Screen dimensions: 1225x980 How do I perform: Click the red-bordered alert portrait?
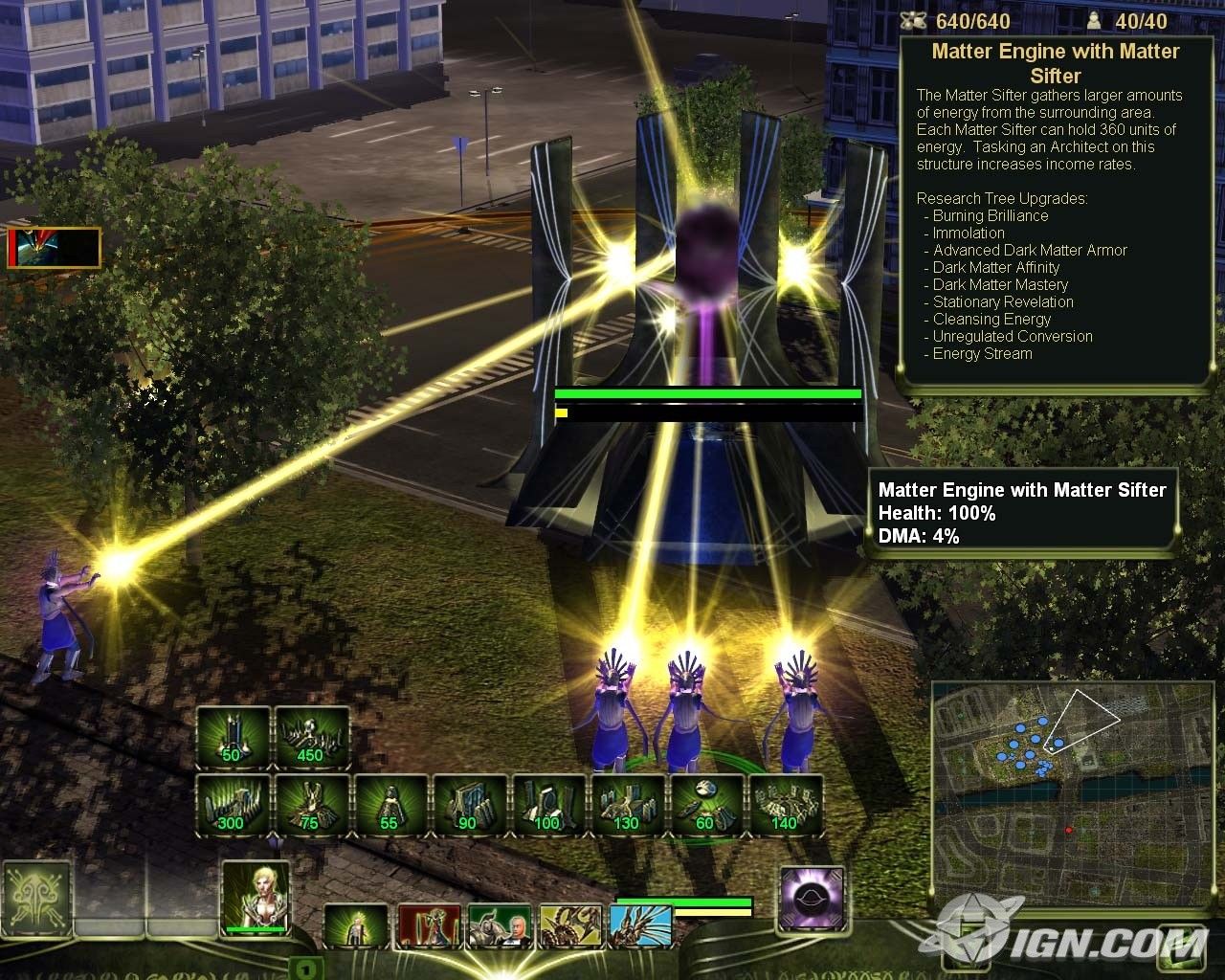(x=54, y=248)
